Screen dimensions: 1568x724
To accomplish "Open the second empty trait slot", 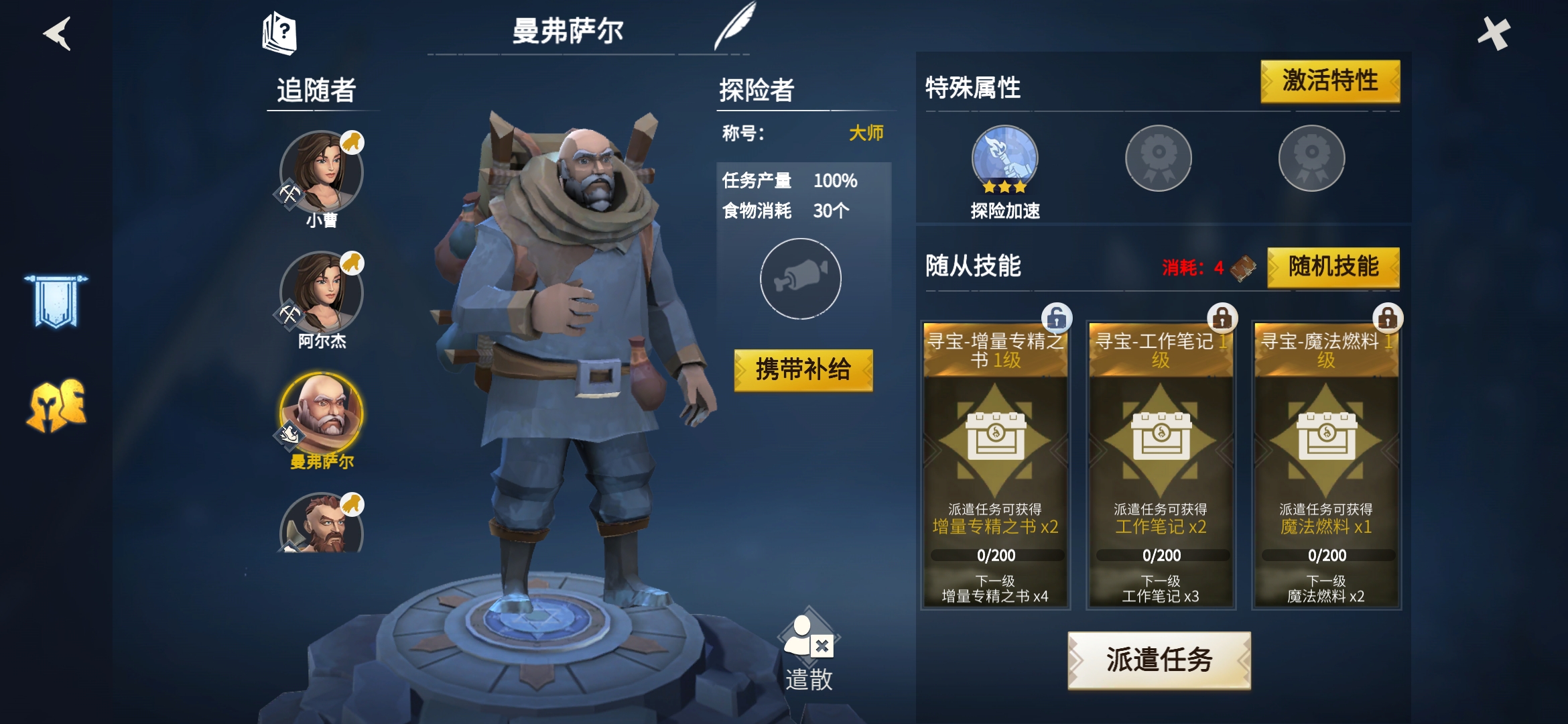I will 1158,157.
